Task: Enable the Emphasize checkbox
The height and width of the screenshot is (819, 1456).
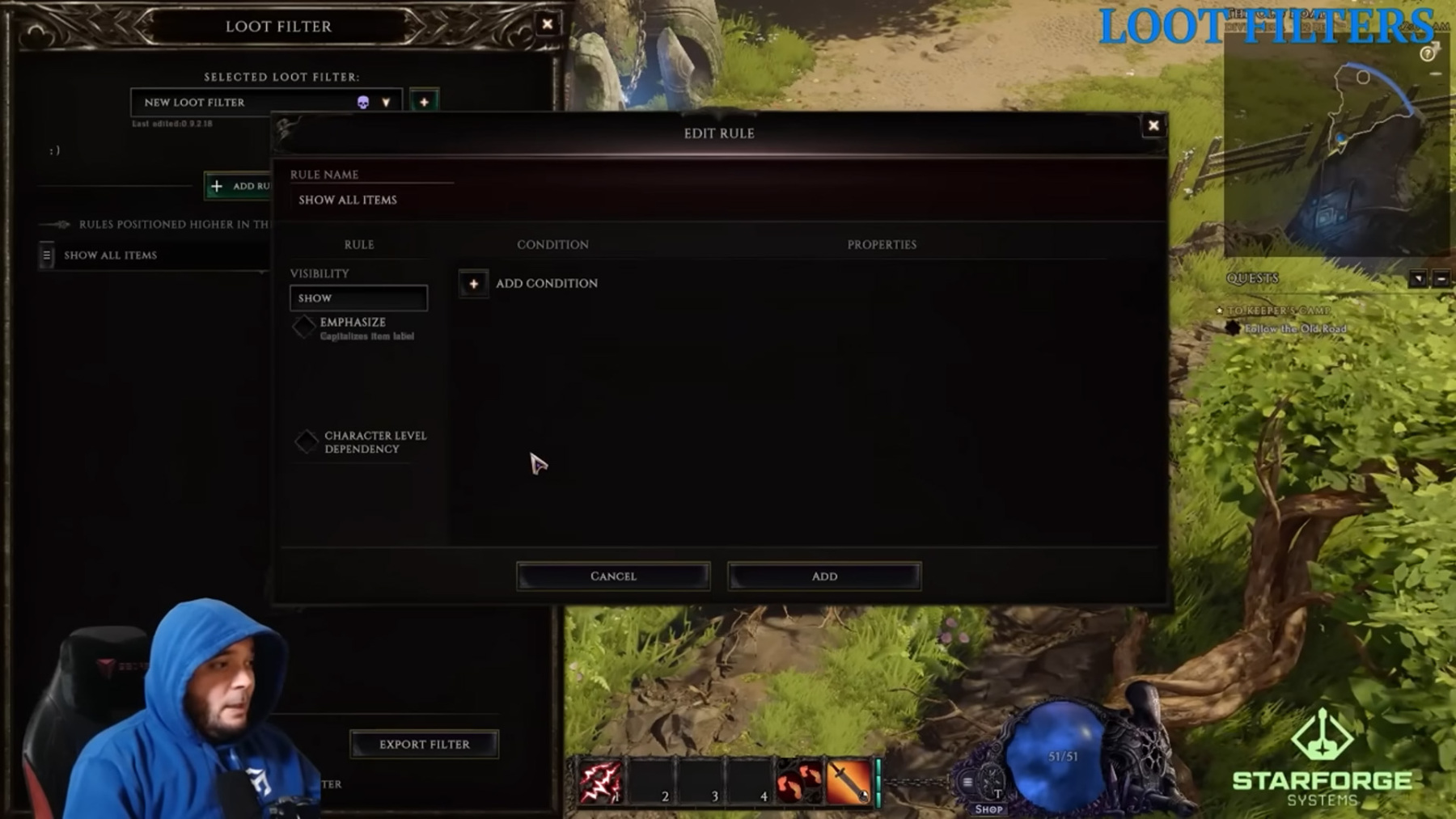Action: click(305, 327)
